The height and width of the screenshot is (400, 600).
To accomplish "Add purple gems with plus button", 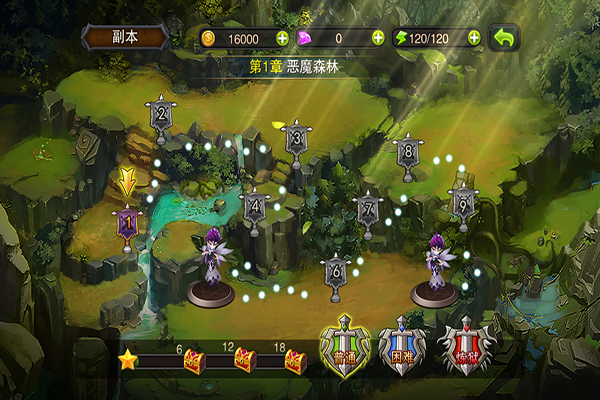I will (x=378, y=38).
